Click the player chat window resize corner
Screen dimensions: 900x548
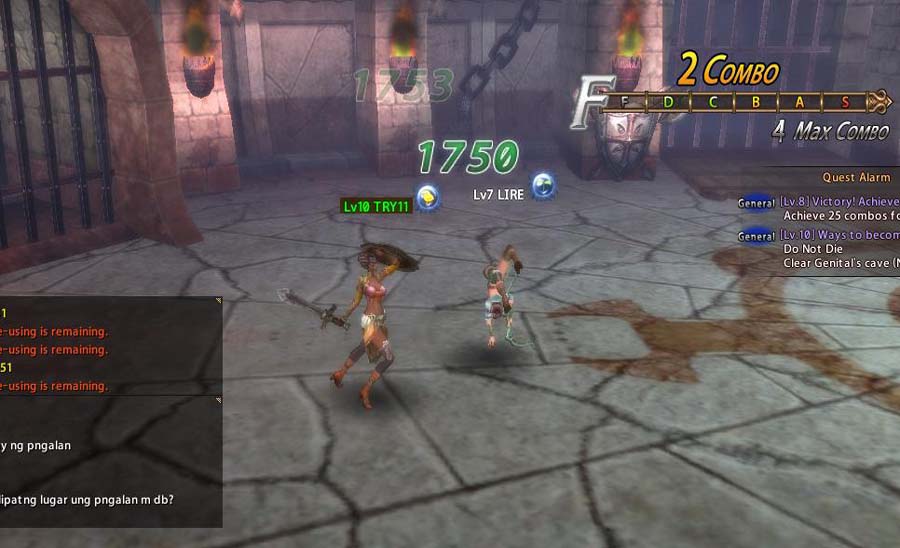pyautogui.click(x=218, y=401)
